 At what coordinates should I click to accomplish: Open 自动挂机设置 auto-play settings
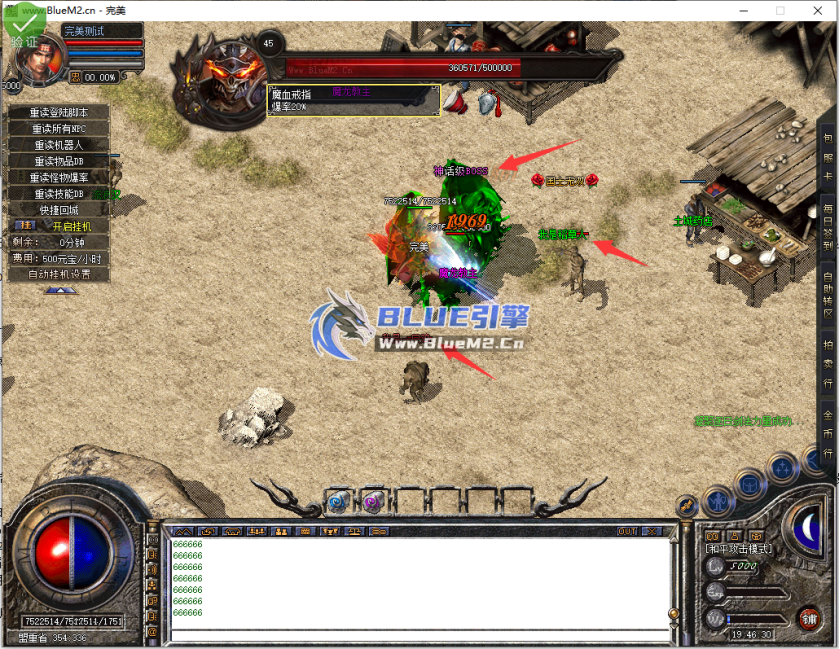58,274
